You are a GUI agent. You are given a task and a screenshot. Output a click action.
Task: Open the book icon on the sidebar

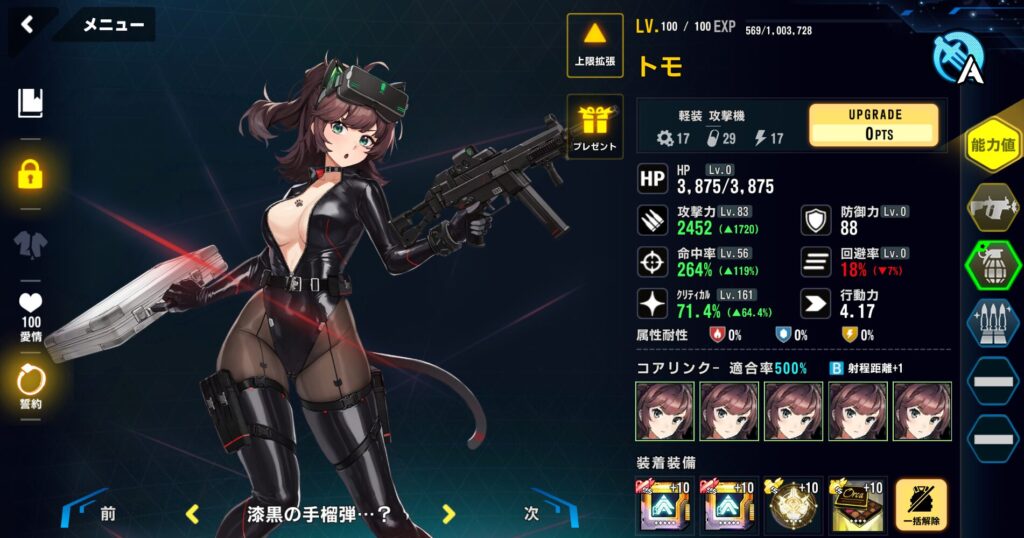tap(31, 102)
